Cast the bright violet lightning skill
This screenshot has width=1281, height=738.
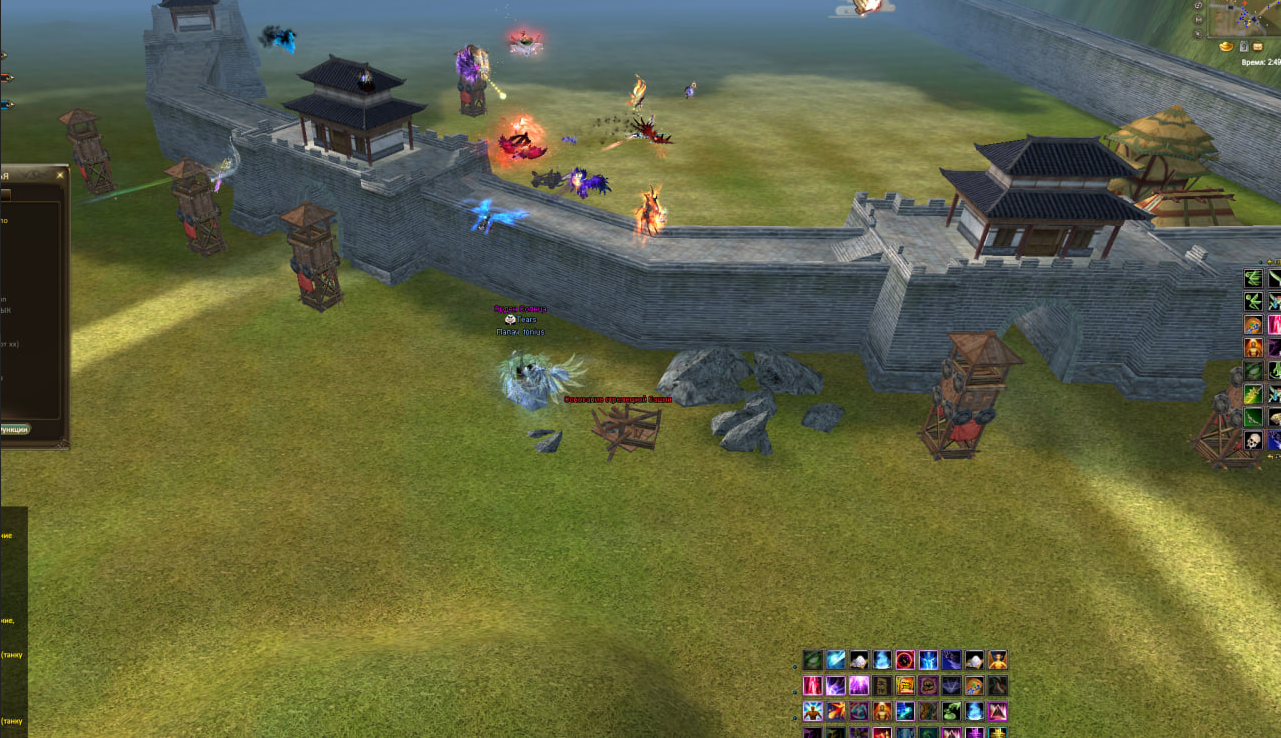tap(859, 686)
